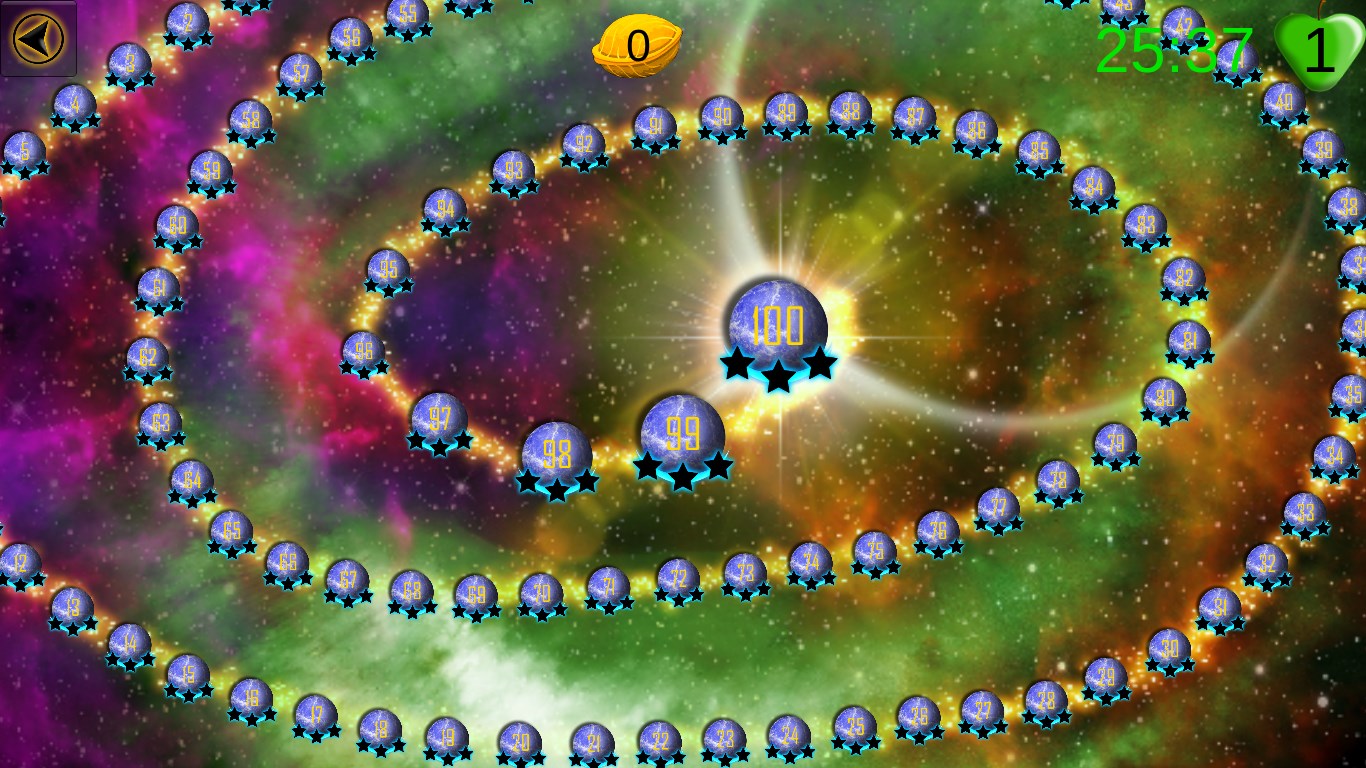Open level 85 planet
1366x768 pixels.
click(1038, 152)
